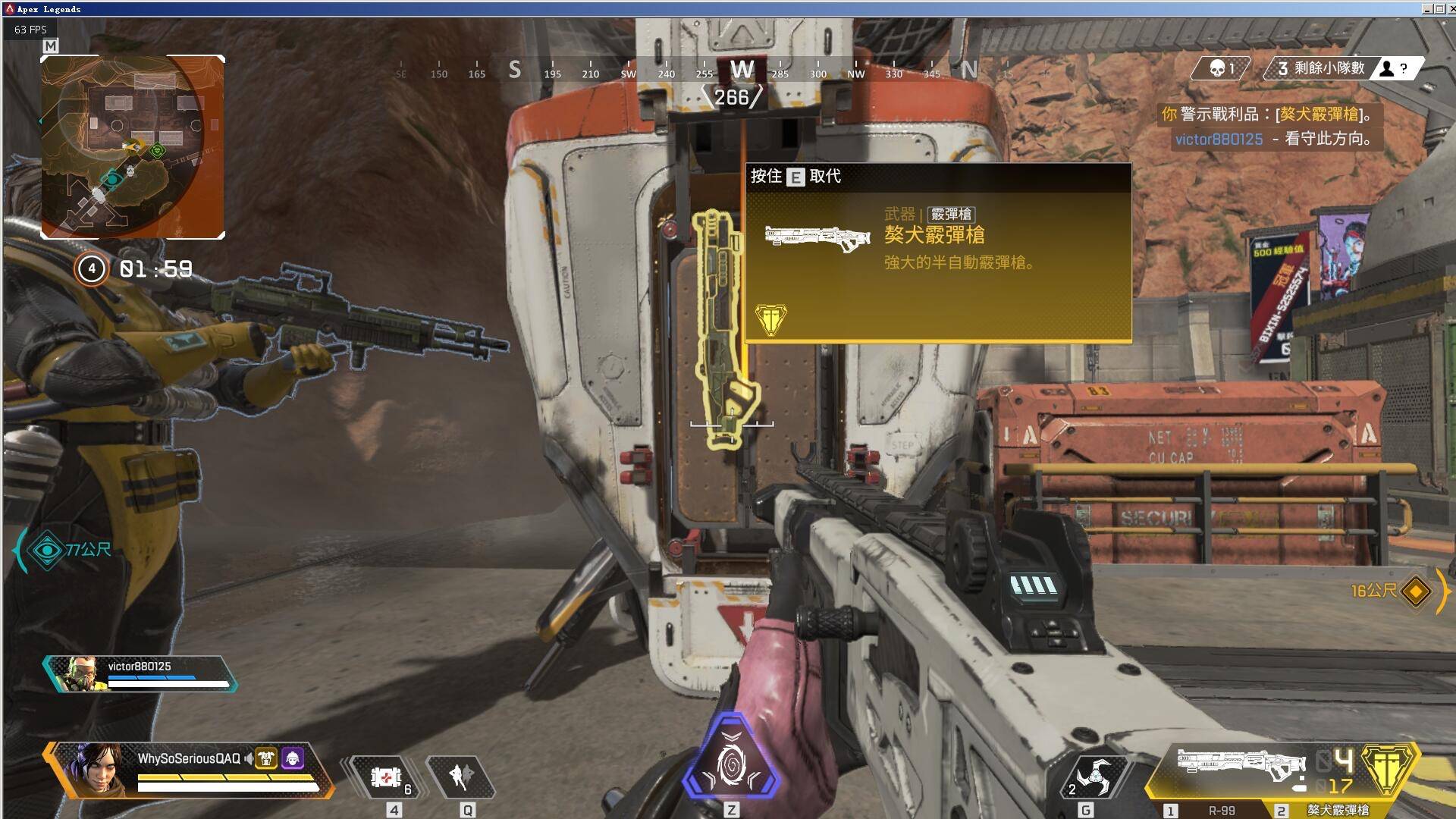Click the gold shotgun ammo type icon
This screenshot has height=819, width=1456.
[1387, 768]
